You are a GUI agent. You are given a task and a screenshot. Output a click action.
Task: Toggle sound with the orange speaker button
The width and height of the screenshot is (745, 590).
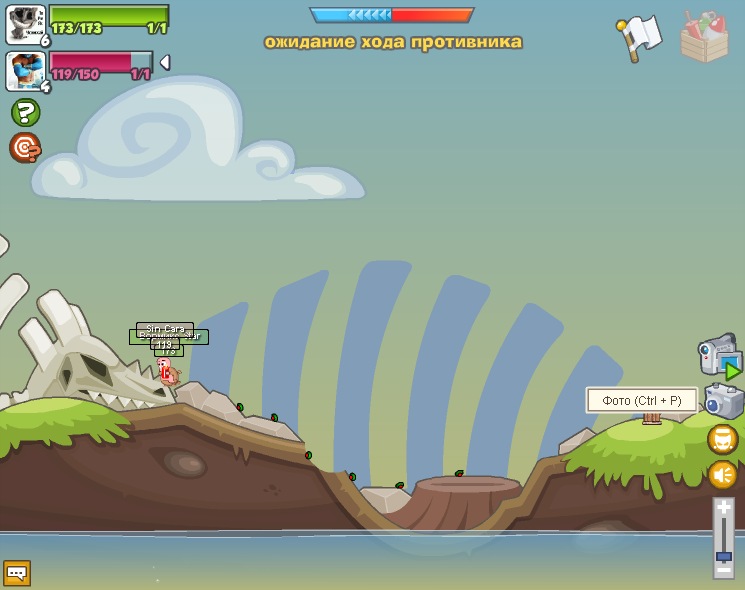(x=722, y=474)
